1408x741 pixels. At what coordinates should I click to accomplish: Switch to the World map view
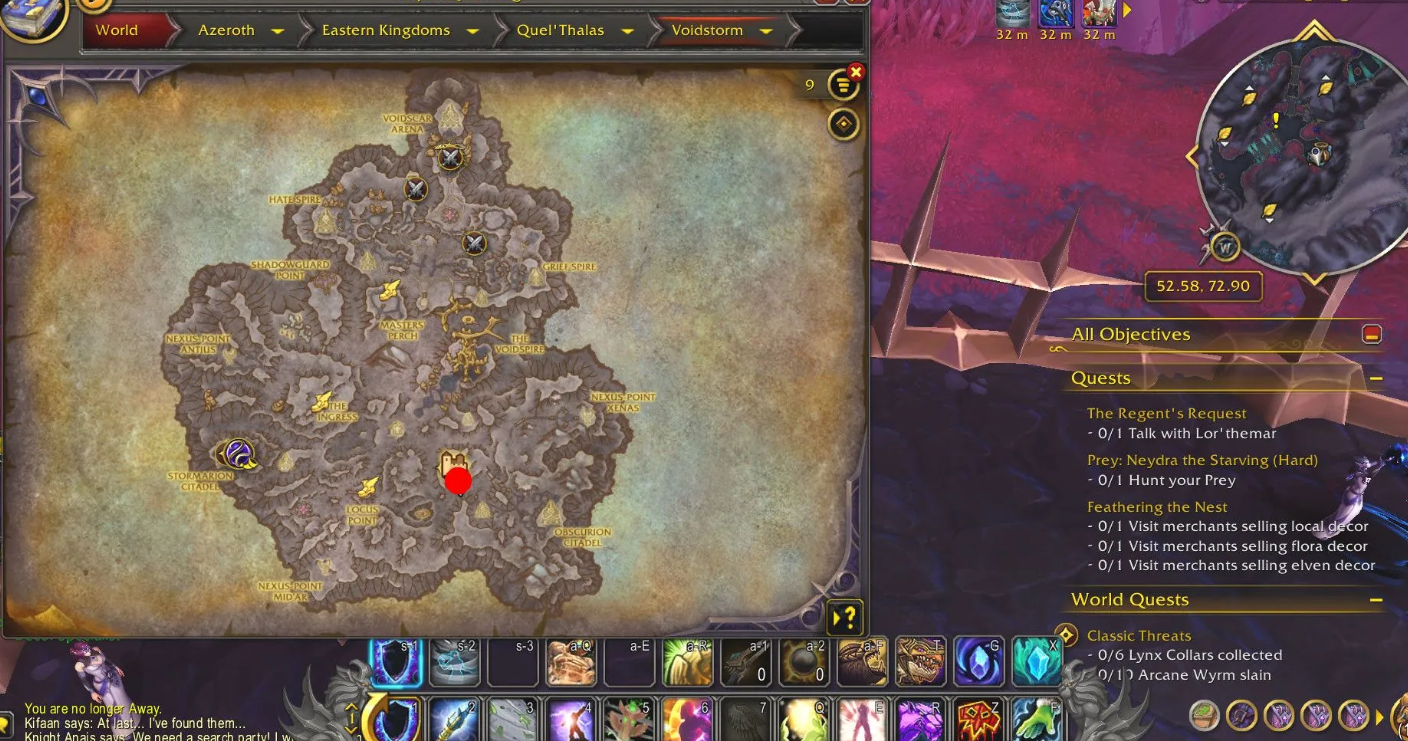click(117, 30)
